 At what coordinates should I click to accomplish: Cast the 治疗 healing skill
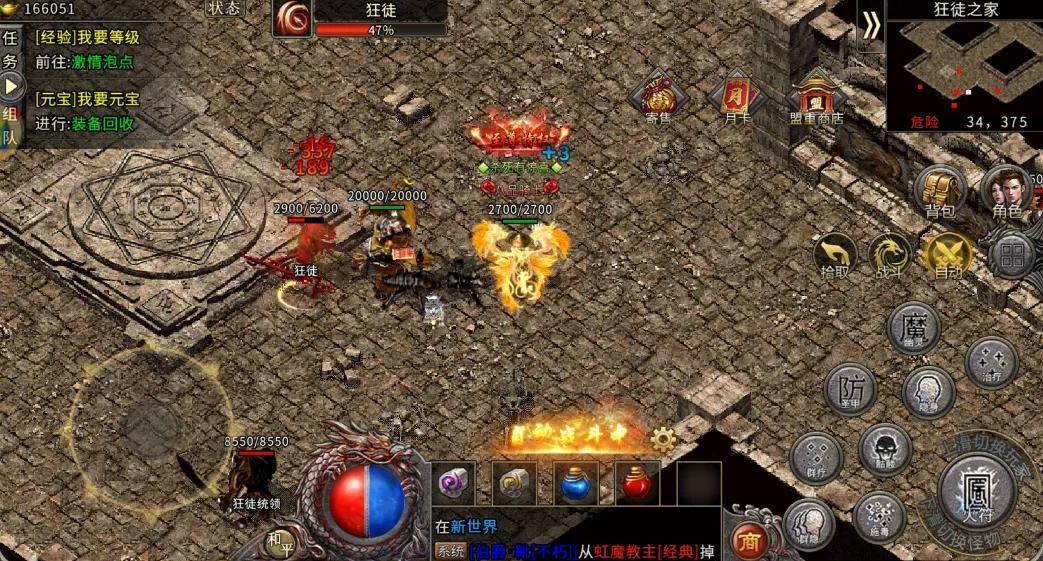[x=991, y=362]
